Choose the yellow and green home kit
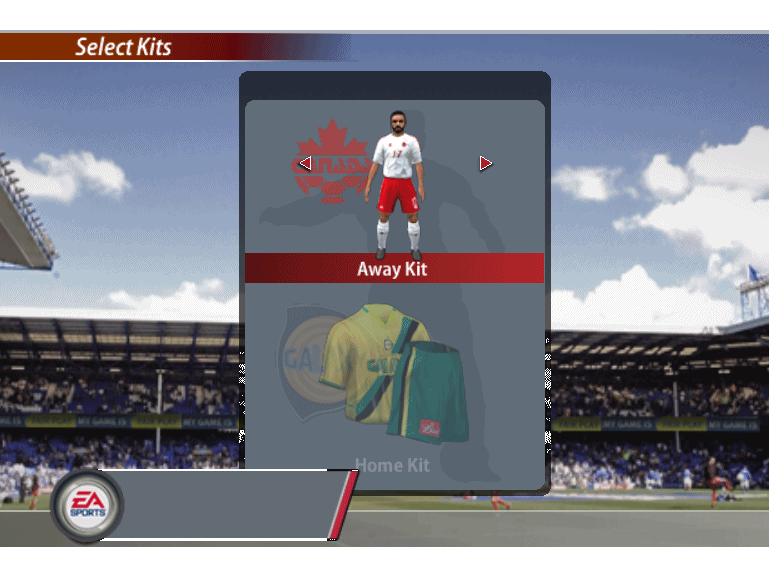The image size is (769, 568). click(x=394, y=374)
